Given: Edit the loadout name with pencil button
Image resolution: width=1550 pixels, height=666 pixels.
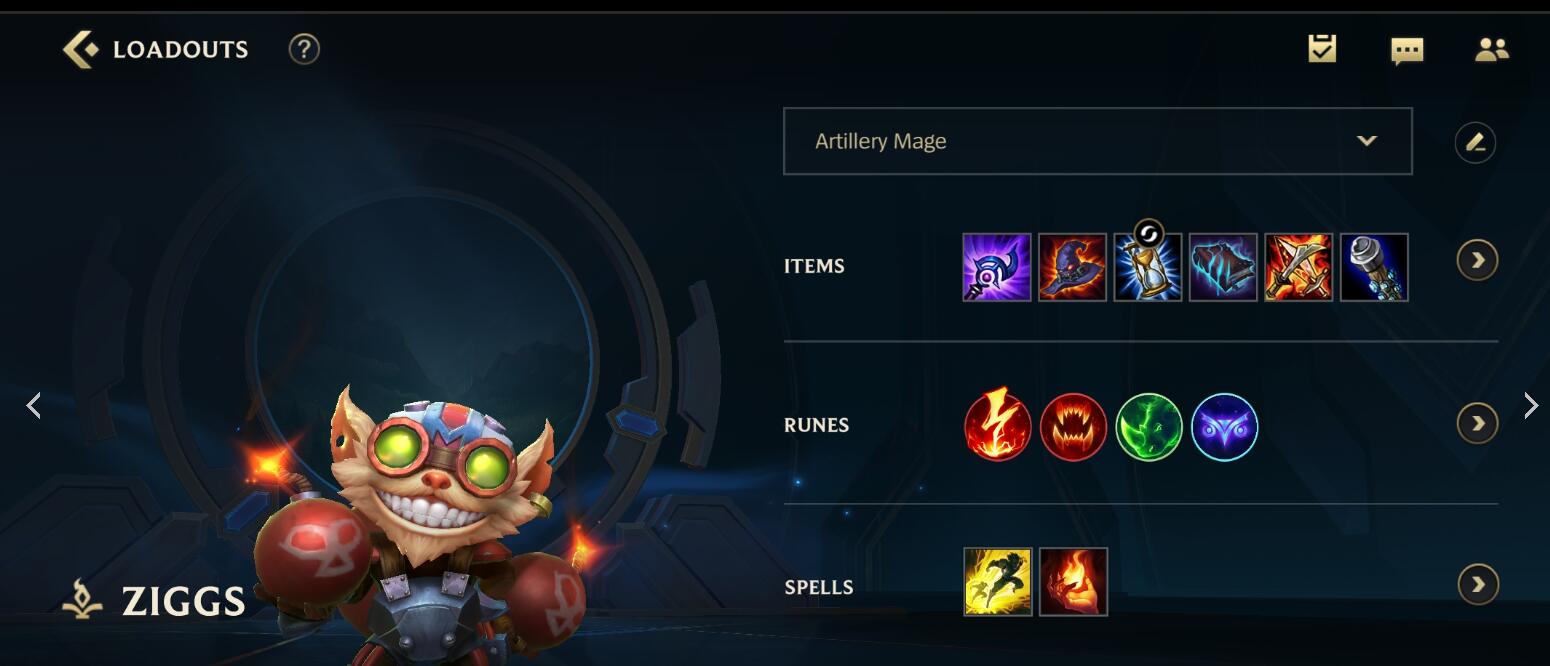Looking at the screenshot, I should click(1475, 142).
